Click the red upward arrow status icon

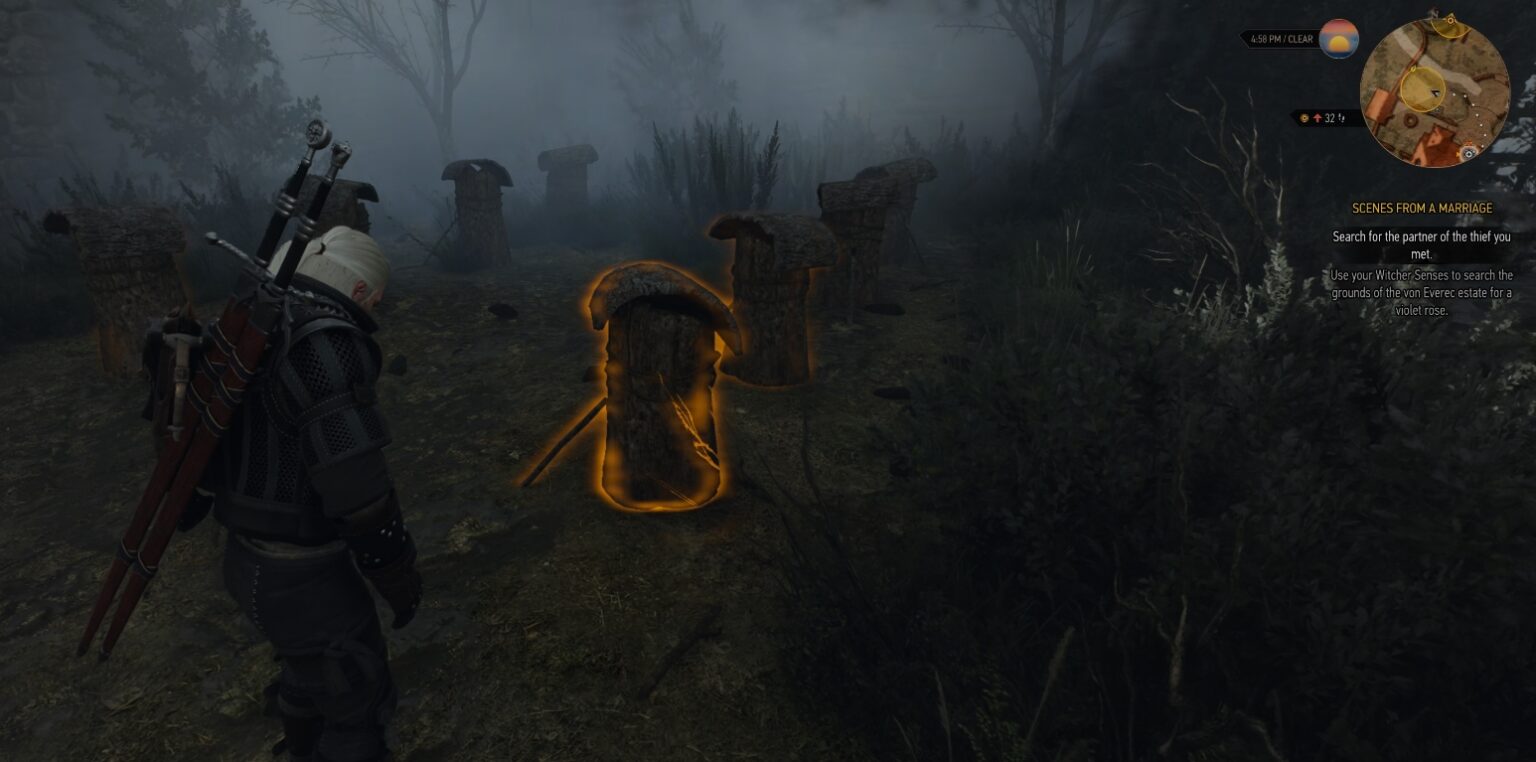point(1317,118)
